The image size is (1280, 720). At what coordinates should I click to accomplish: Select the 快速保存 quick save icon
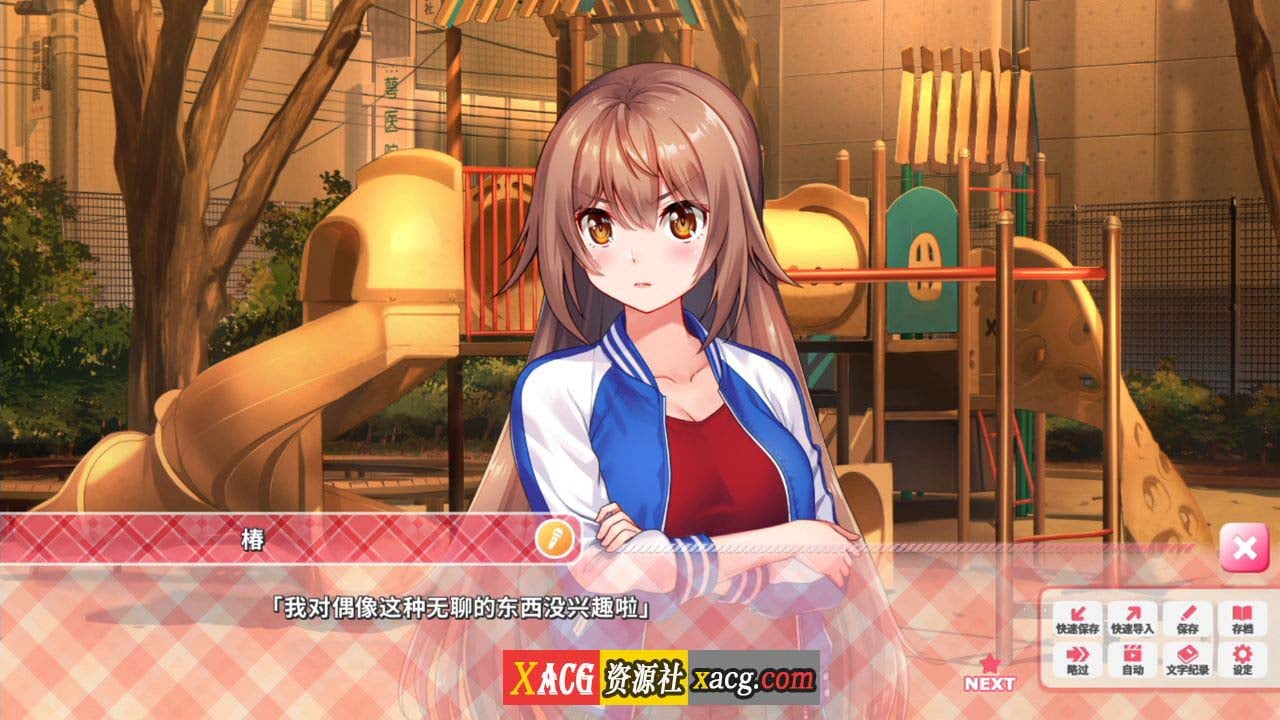pyautogui.click(x=1078, y=618)
